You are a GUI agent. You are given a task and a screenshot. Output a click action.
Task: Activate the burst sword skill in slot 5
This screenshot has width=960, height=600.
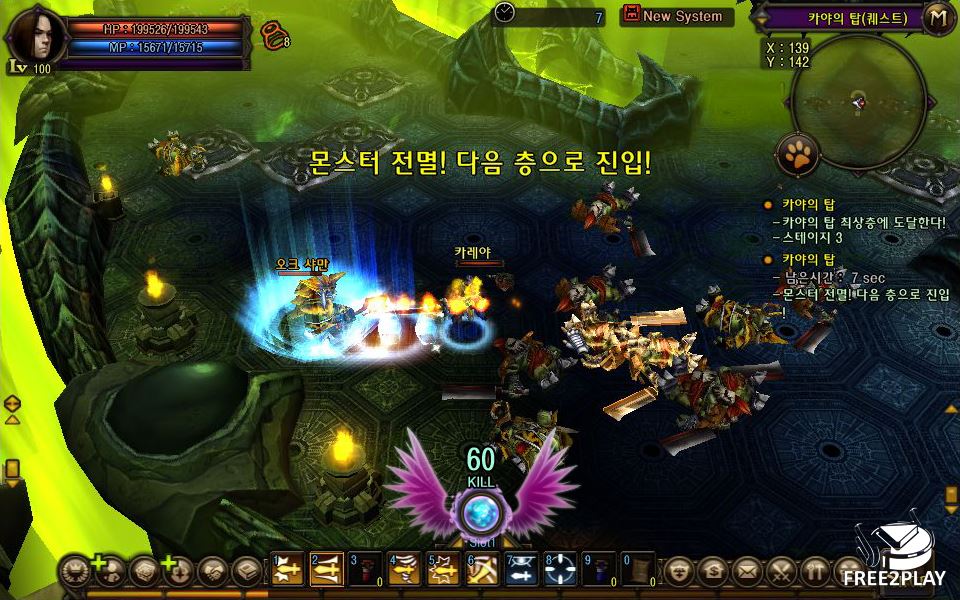[x=443, y=569]
